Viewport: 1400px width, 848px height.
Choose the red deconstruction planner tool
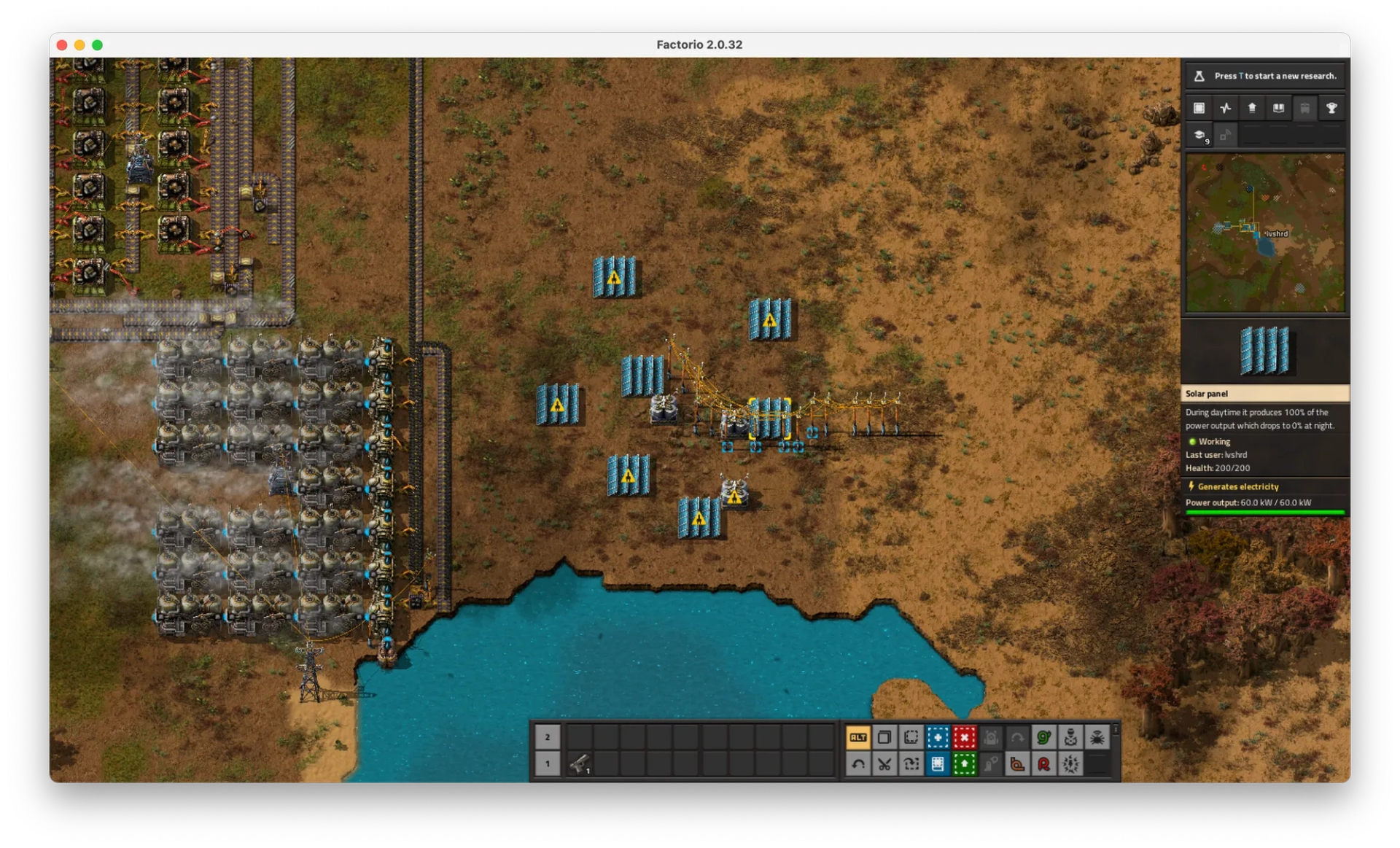(x=964, y=737)
